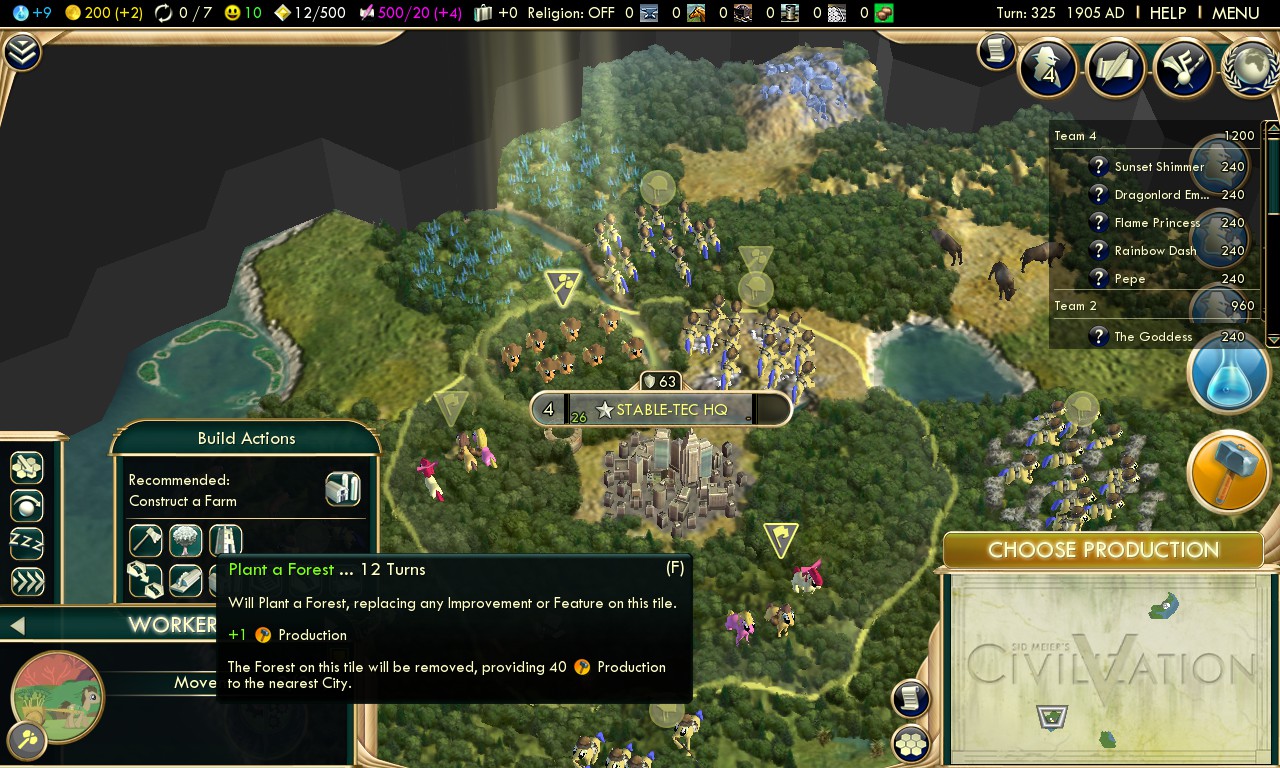The height and width of the screenshot is (768, 1280).
Task: Click the production hammer notification
Action: coord(1228,472)
